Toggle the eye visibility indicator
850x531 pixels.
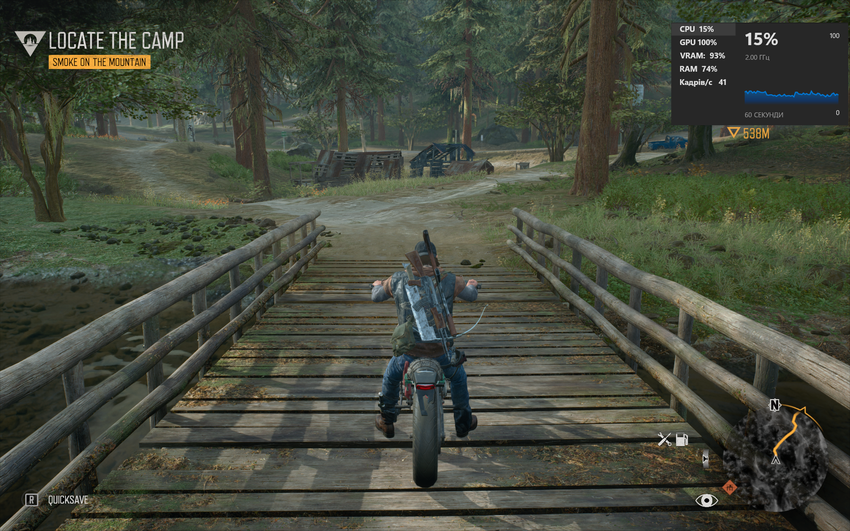point(706,499)
